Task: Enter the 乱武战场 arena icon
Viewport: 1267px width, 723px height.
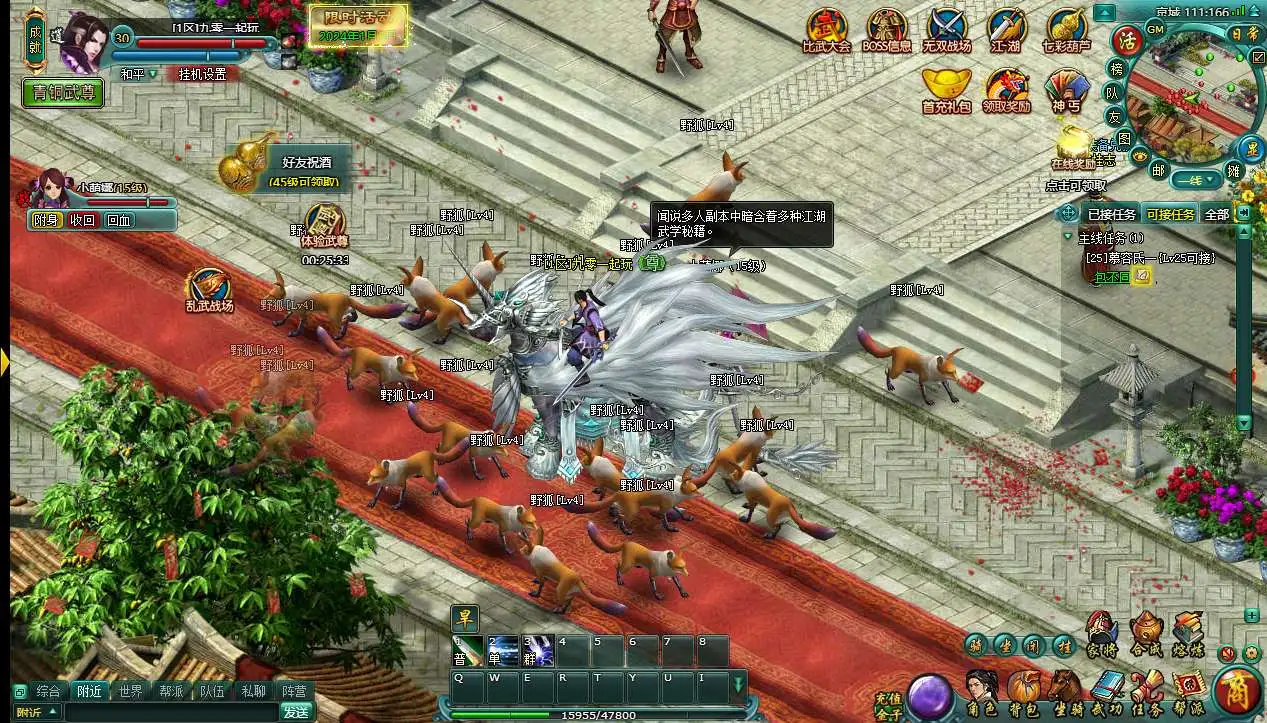Action: 208,289
